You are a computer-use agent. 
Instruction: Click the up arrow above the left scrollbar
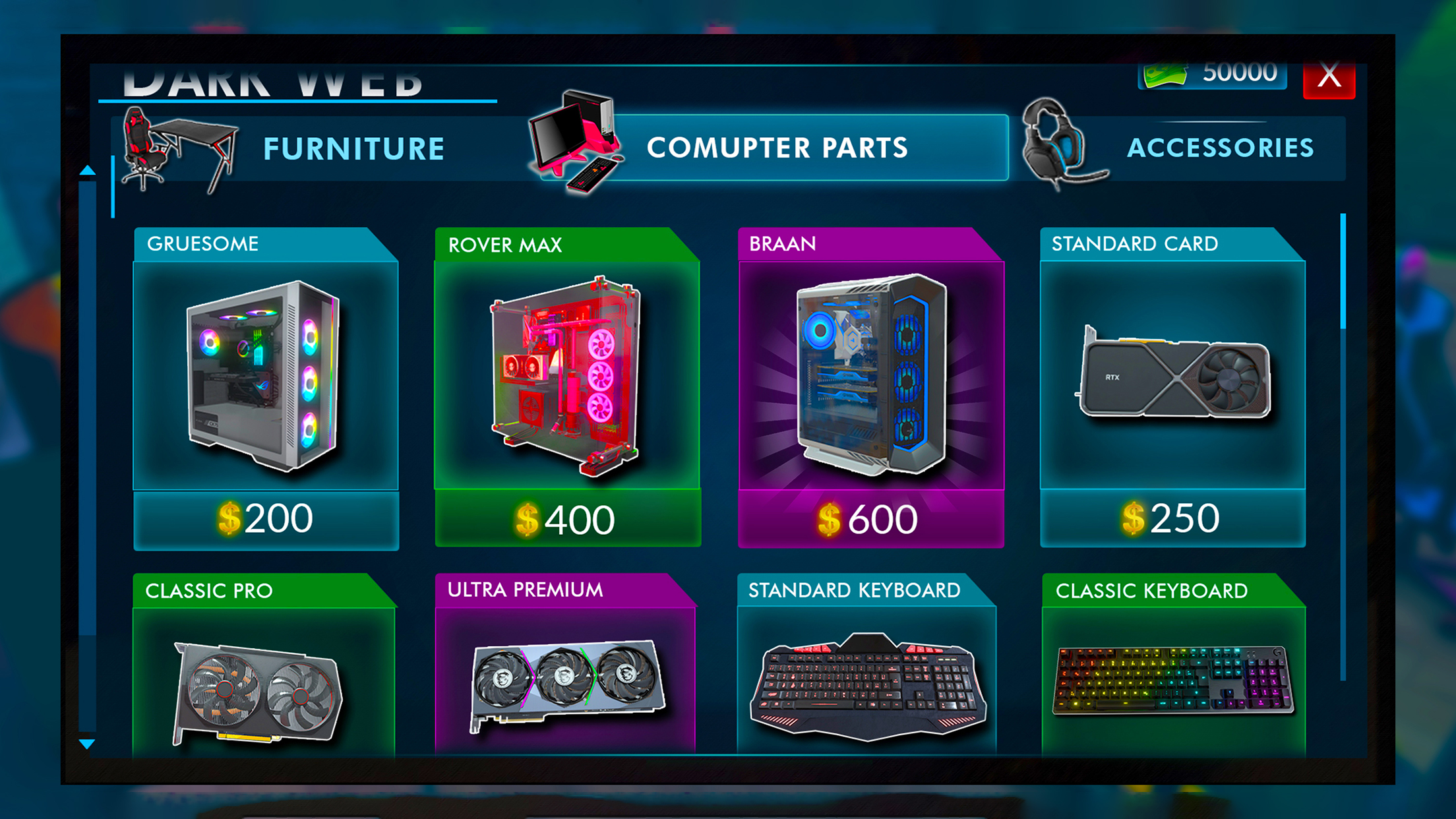88,169
